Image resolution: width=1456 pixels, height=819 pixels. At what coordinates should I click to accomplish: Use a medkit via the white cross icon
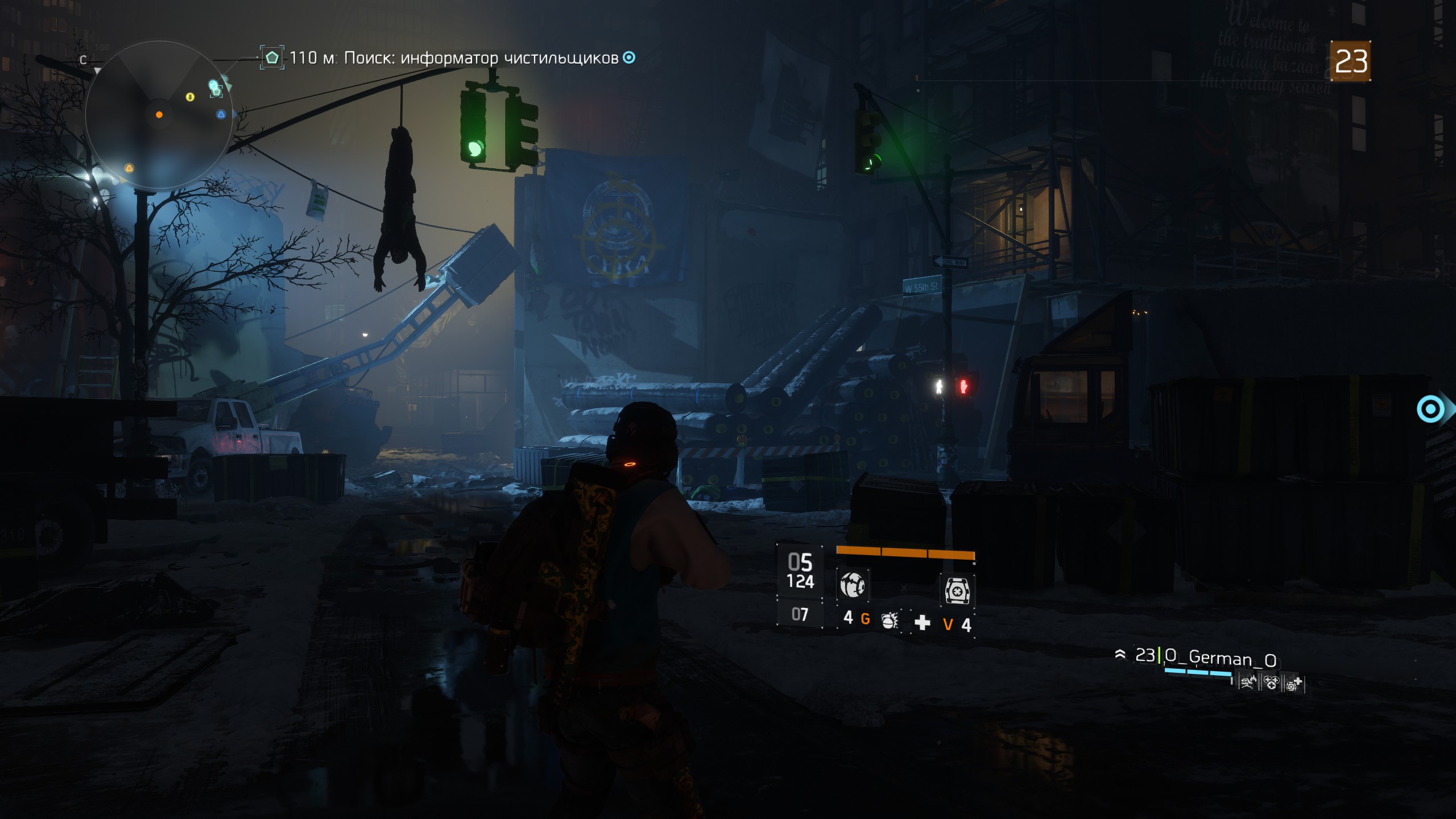[x=922, y=623]
